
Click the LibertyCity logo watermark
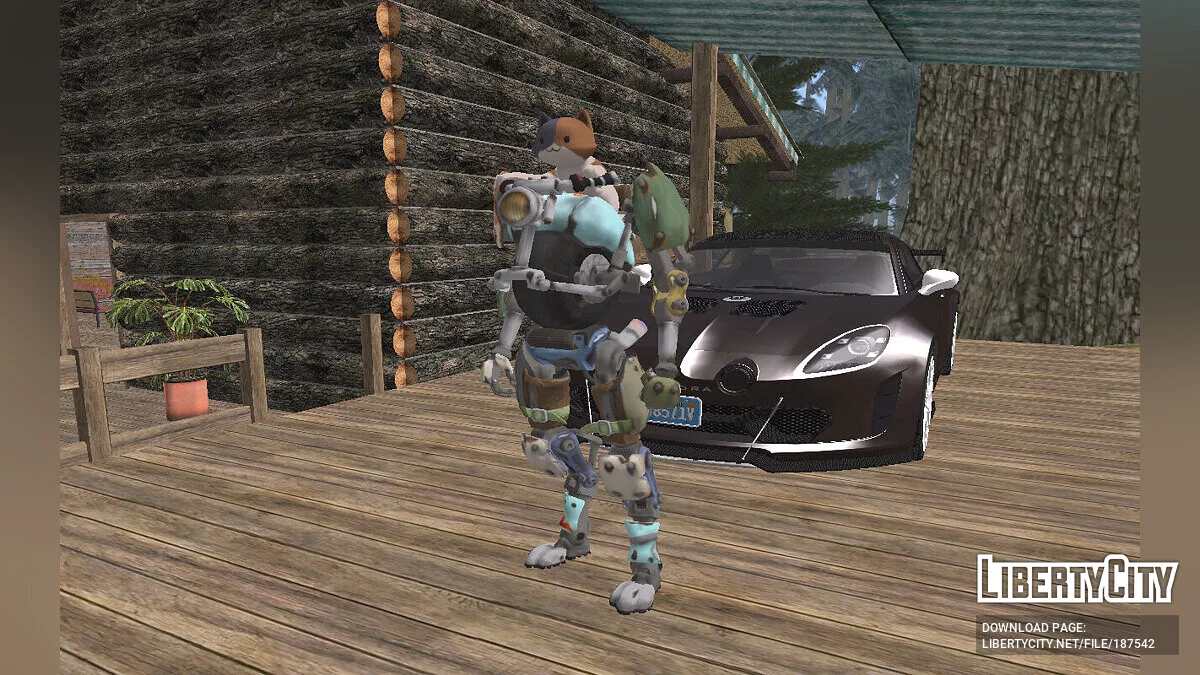click(1062, 579)
